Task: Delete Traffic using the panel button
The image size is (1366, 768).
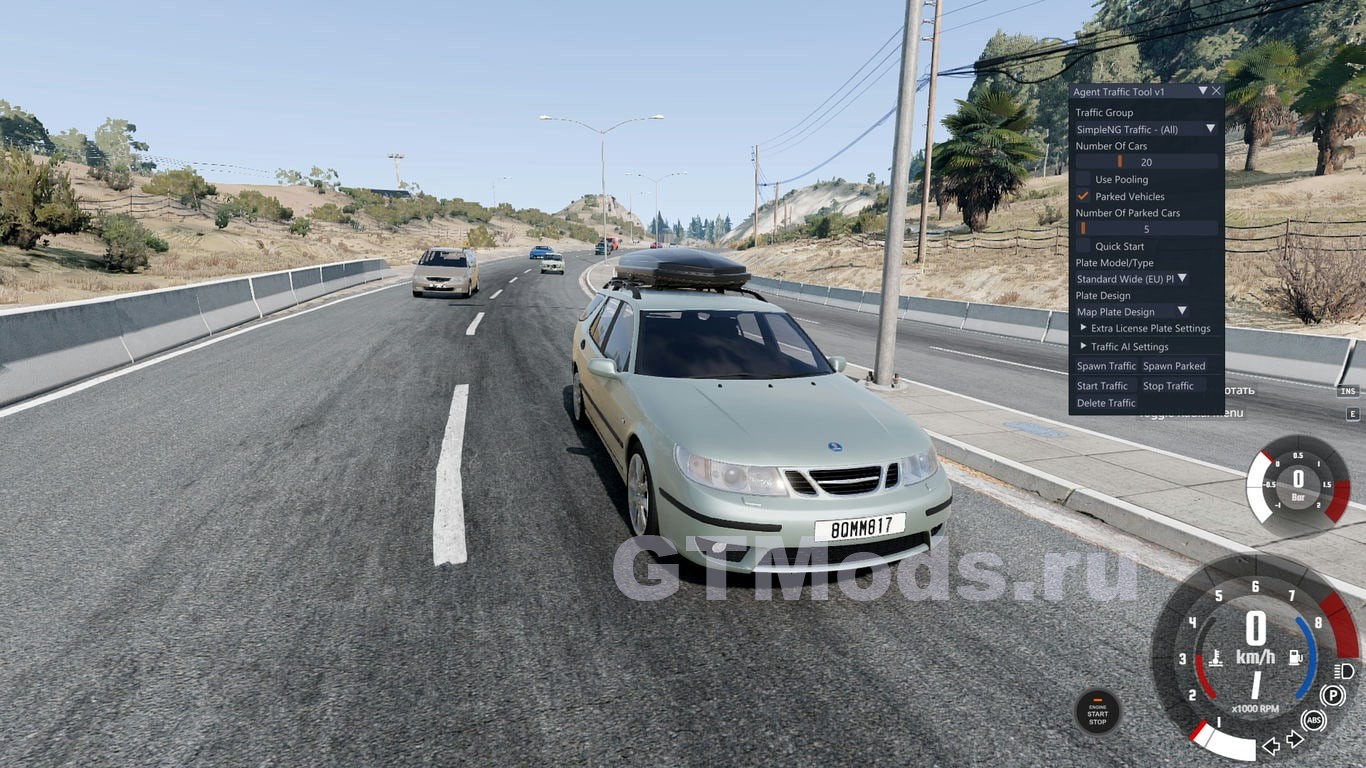Action: pos(1106,403)
